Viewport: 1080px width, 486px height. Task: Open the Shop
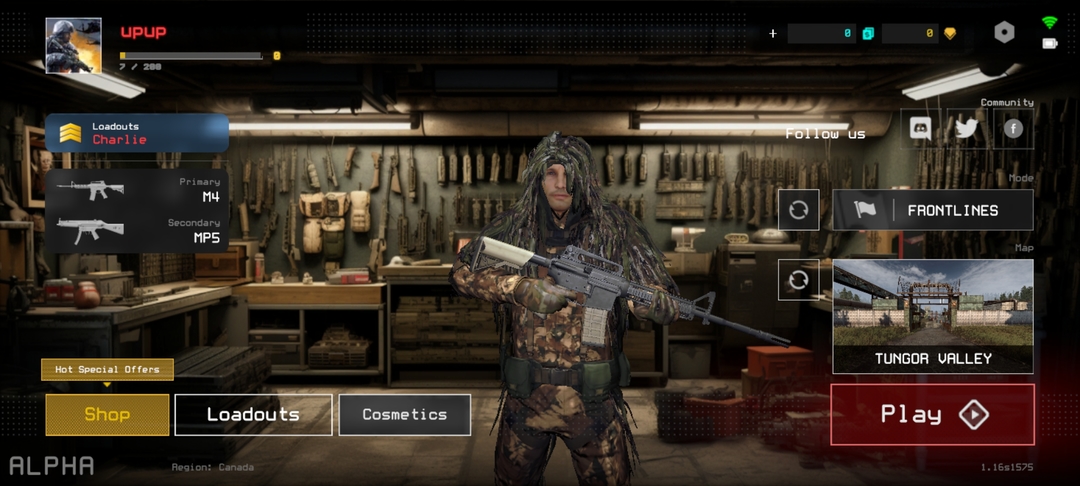point(107,414)
